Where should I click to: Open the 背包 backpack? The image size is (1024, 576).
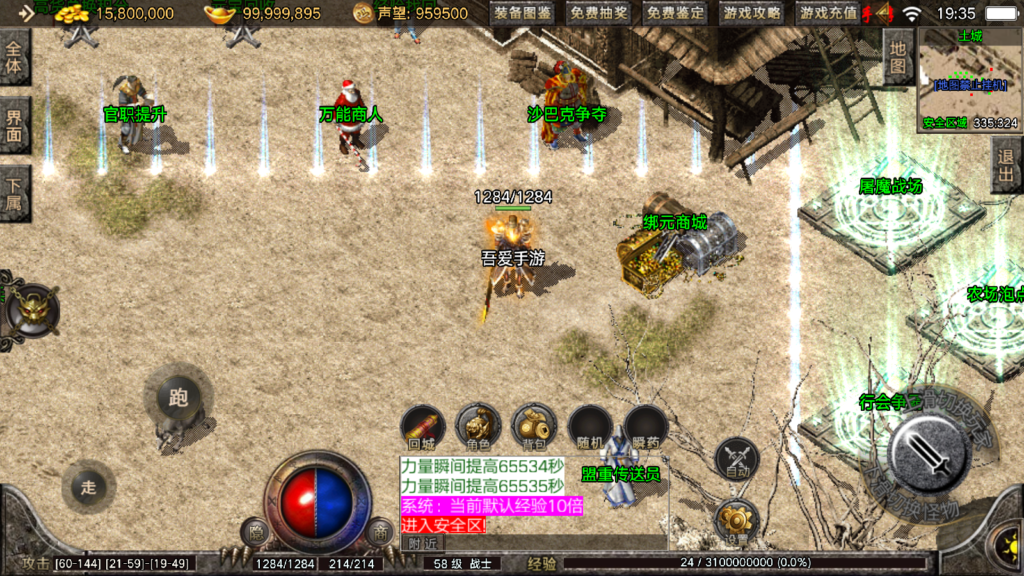[534, 428]
